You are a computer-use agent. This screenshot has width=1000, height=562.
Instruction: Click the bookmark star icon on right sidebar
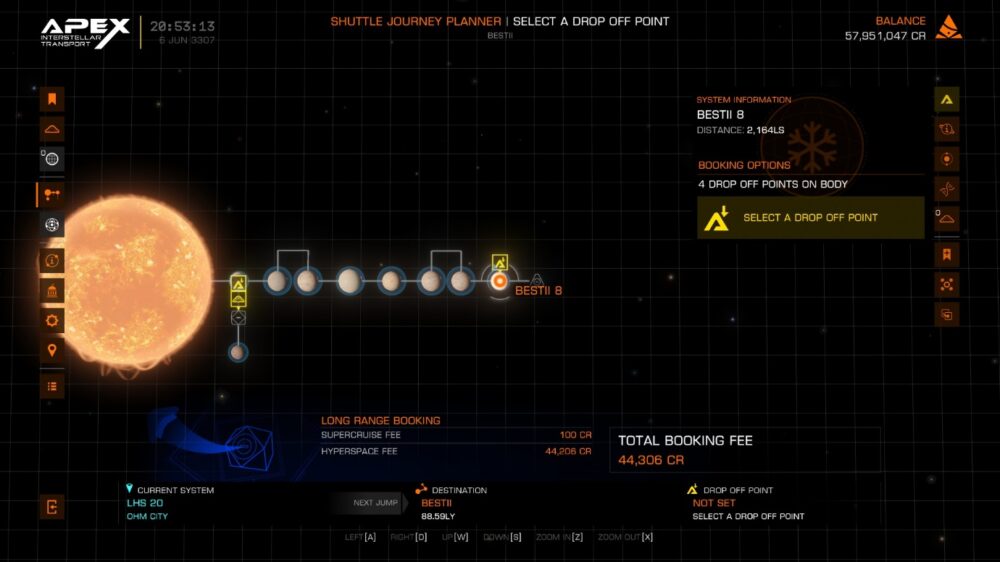click(947, 255)
